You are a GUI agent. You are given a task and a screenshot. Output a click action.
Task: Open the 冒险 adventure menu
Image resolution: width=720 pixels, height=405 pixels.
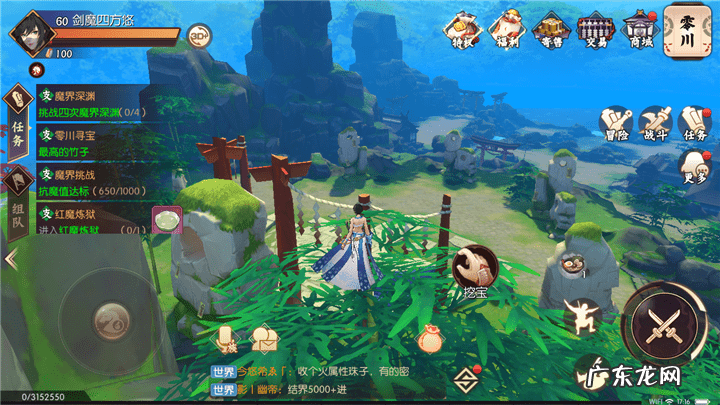tap(617, 125)
